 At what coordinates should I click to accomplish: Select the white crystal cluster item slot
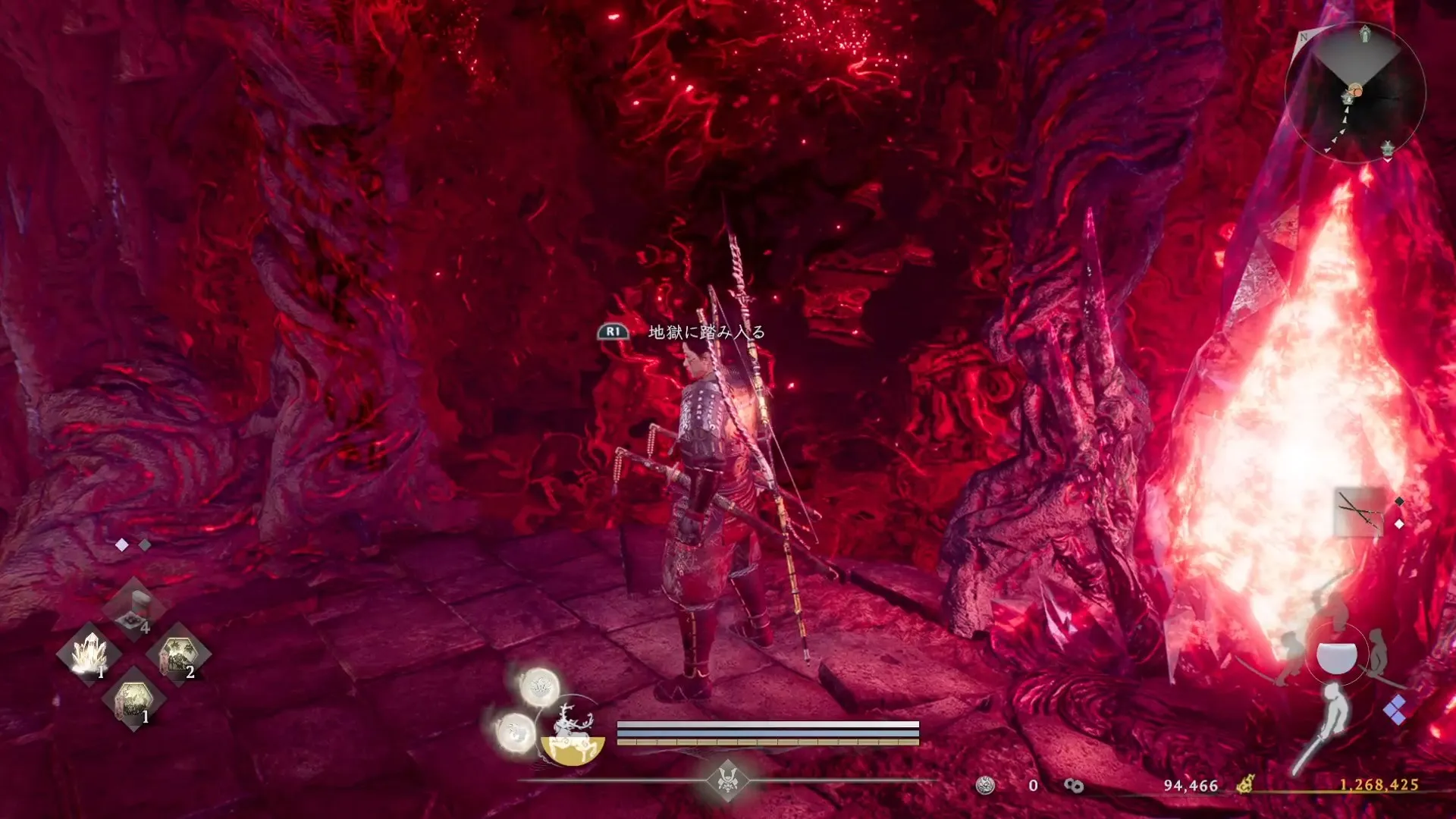click(89, 653)
